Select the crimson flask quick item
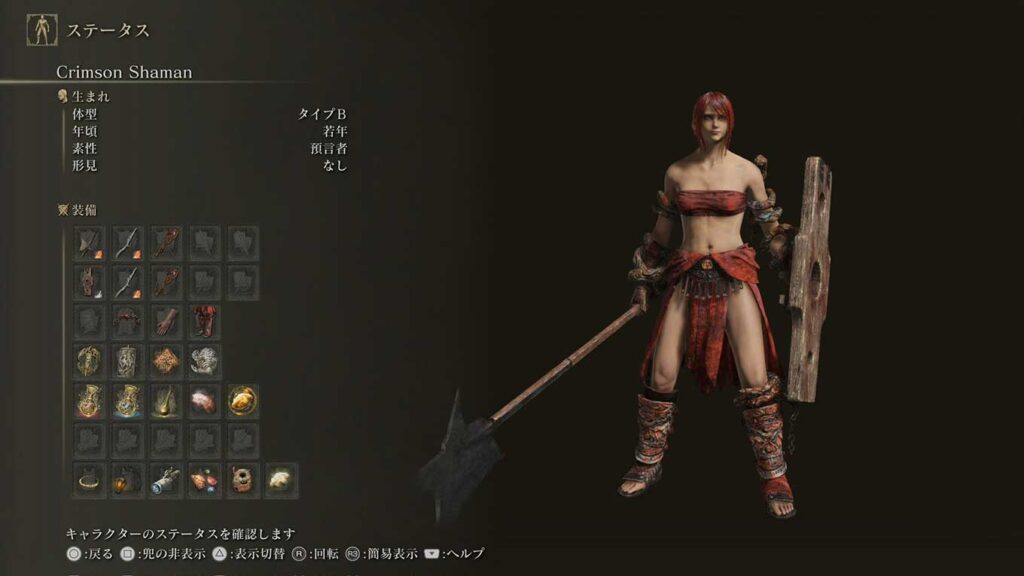Screen dimensions: 1024x576 (89, 401)
